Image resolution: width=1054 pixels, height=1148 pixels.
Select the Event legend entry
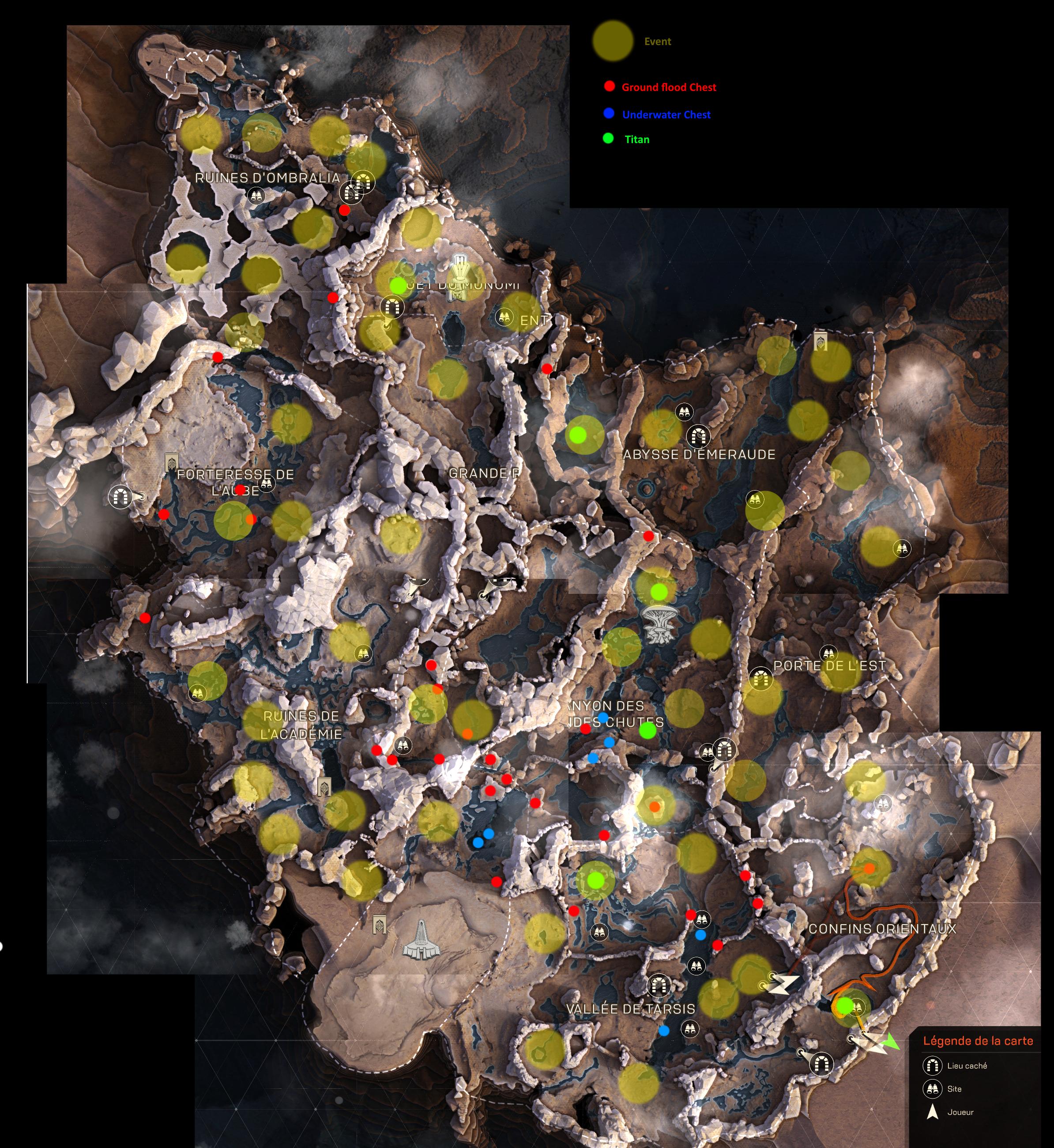[657, 42]
